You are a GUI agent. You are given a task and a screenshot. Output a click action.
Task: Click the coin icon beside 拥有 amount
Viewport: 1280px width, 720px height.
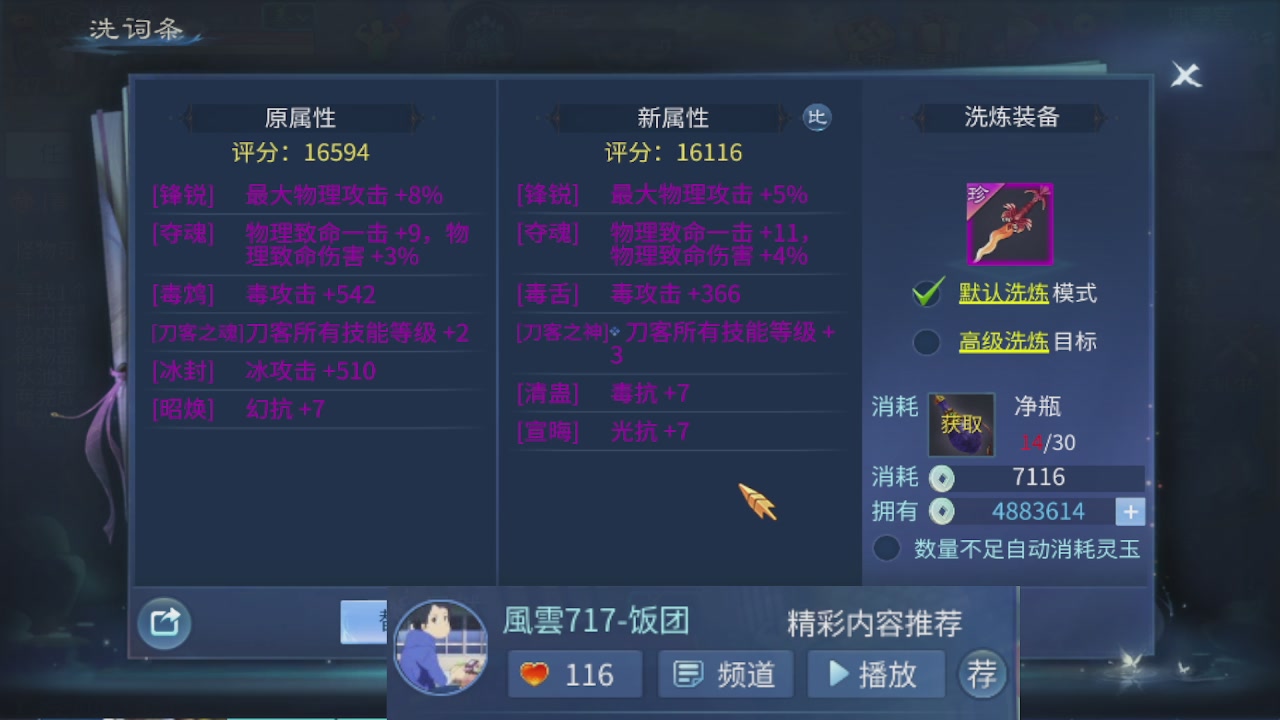pos(941,511)
